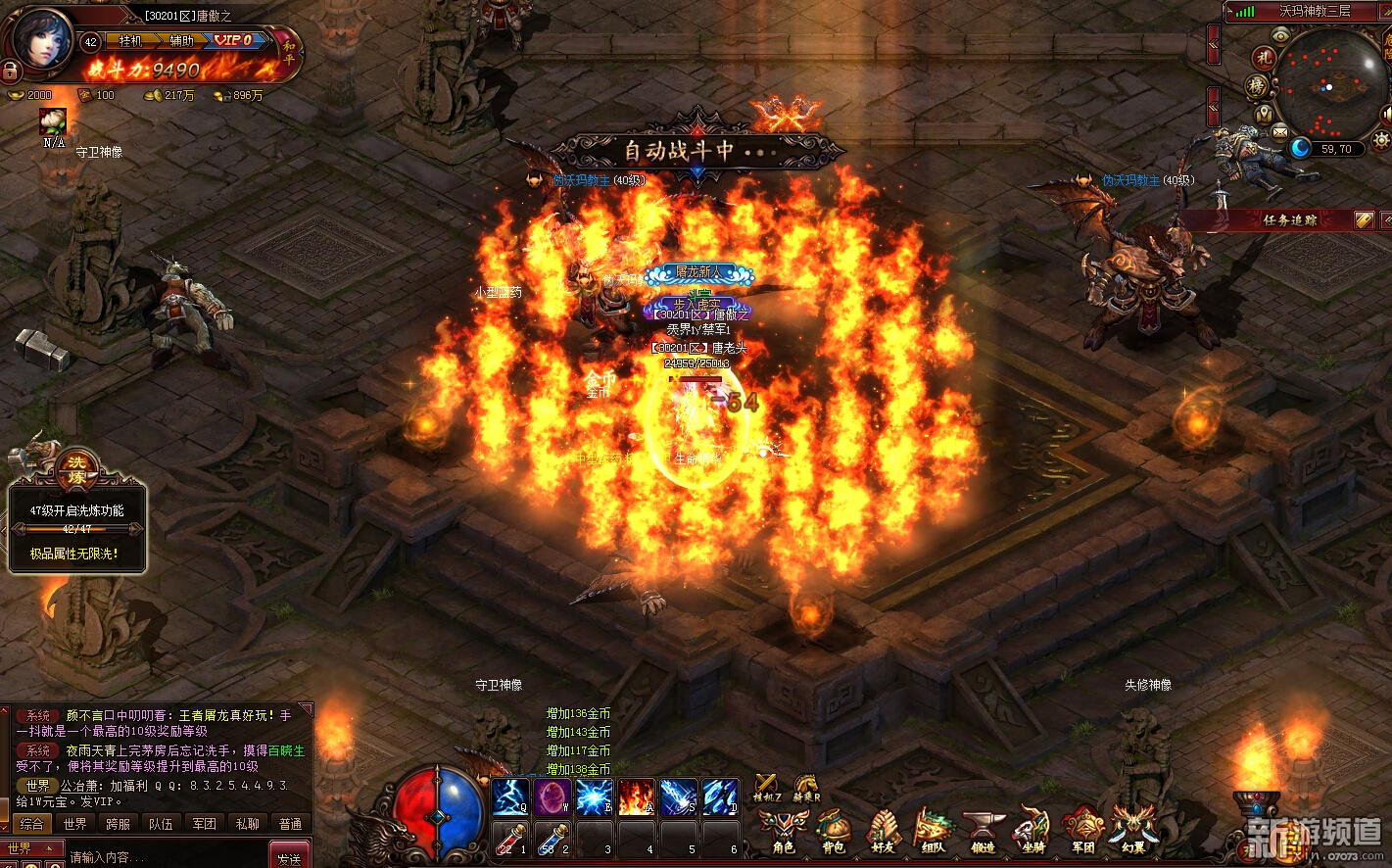Open the 背包 backpack

tap(833, 831)
